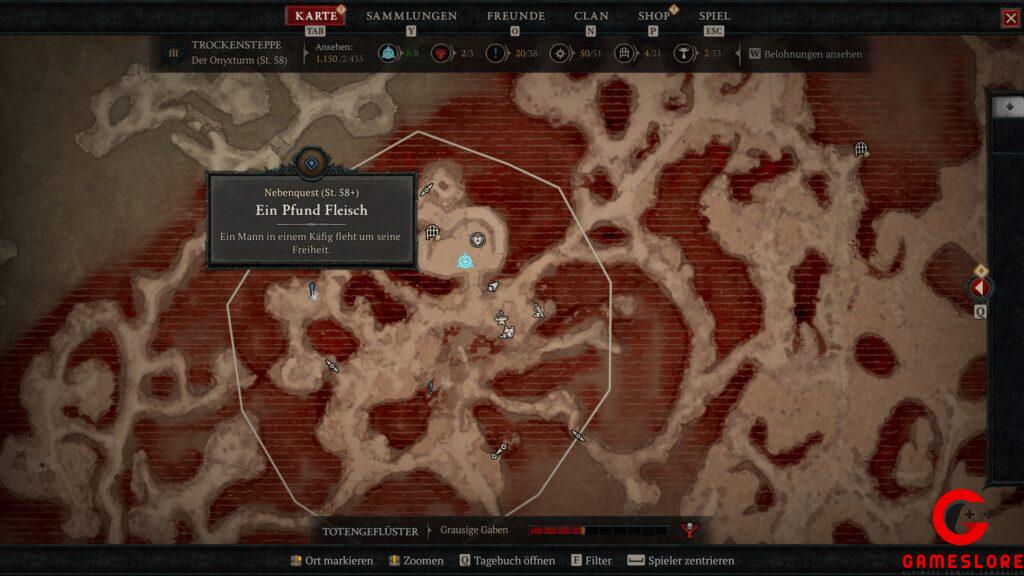The height and width of the screenshot is (576, 1024).
Task: Click the stronghold gate marker inside town
Action: click(x=433, y=233)
